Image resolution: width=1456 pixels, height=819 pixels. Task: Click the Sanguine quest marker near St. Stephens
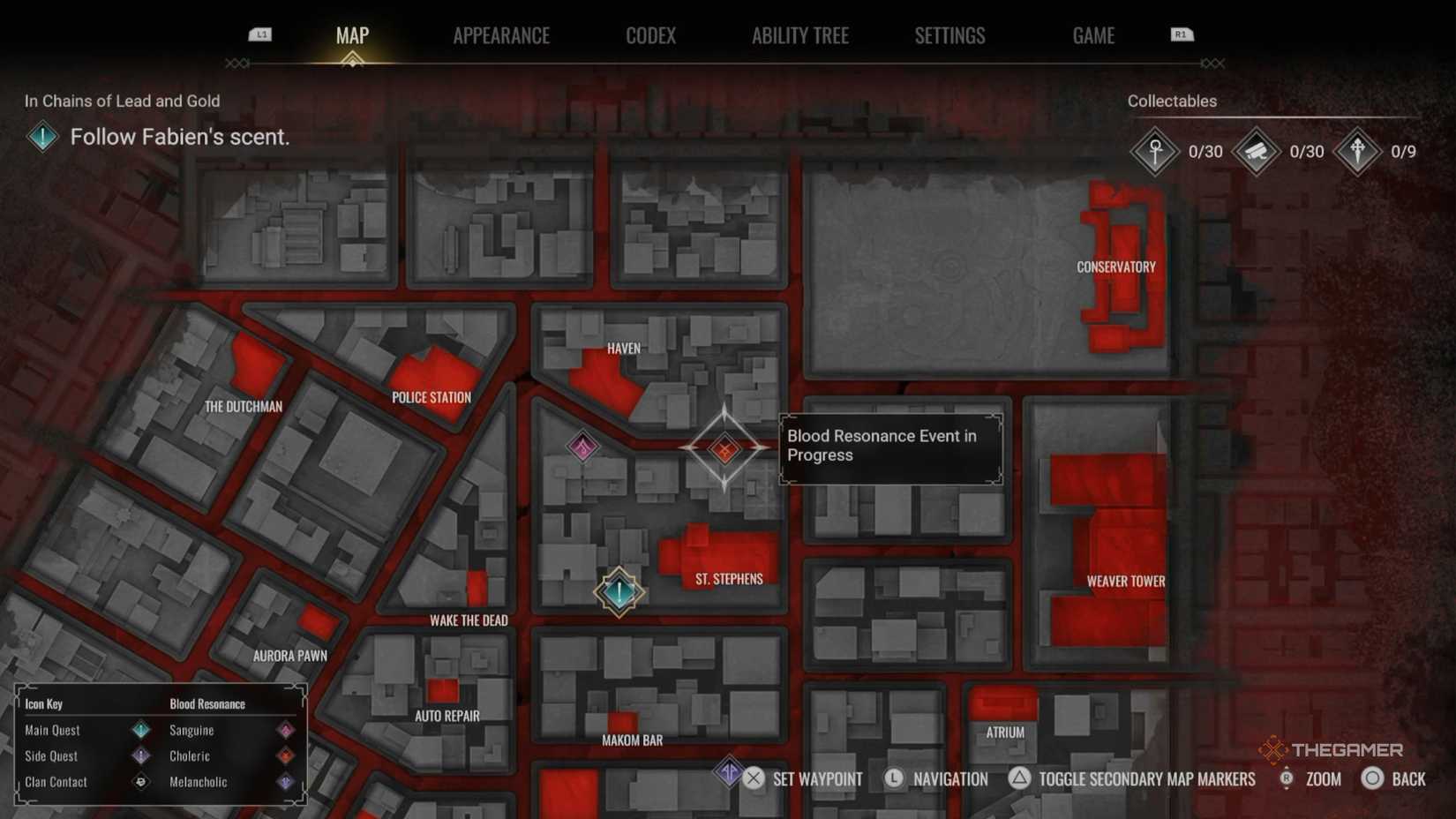point(618,591)
